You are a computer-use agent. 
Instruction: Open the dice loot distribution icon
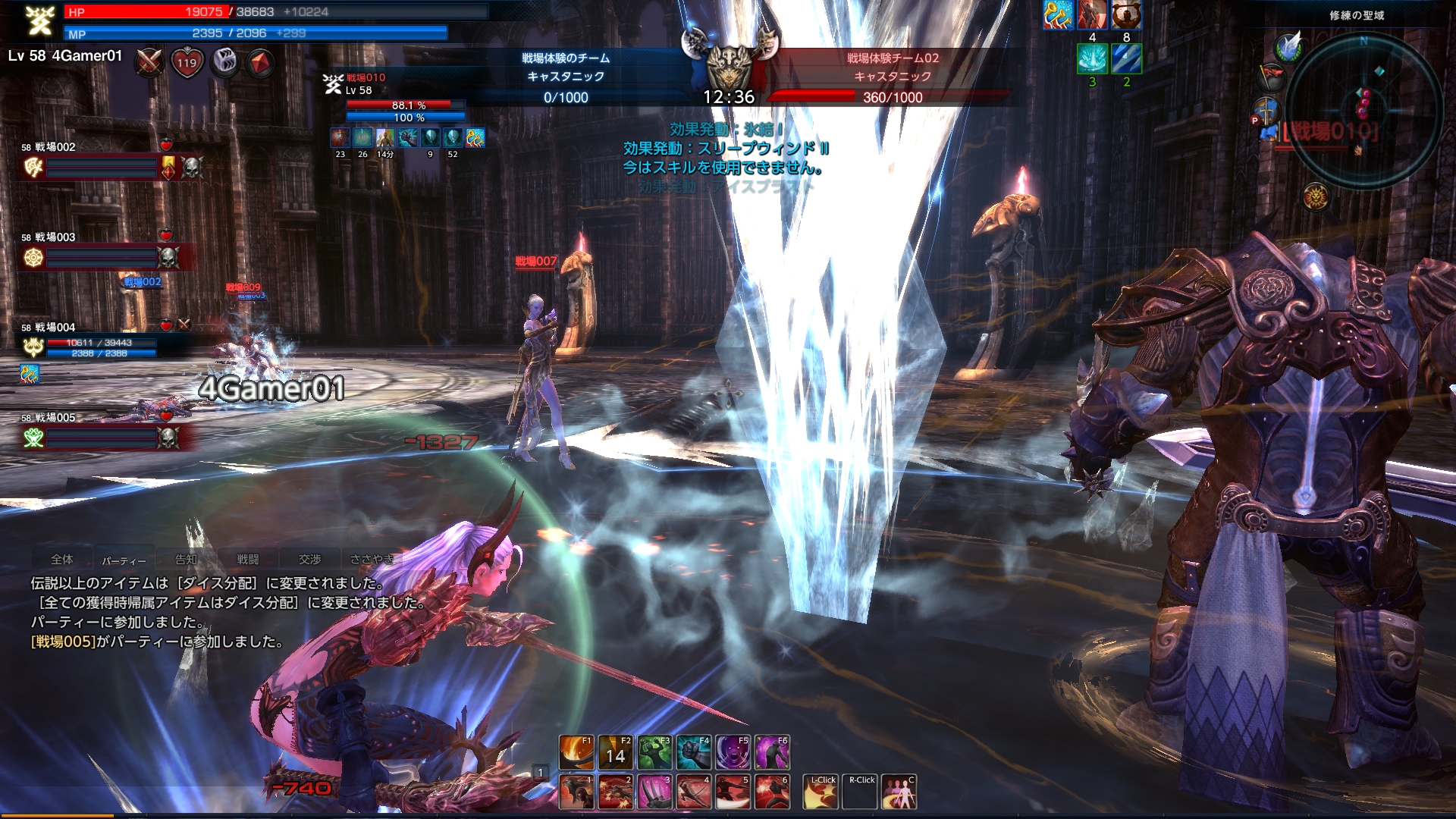224,62
